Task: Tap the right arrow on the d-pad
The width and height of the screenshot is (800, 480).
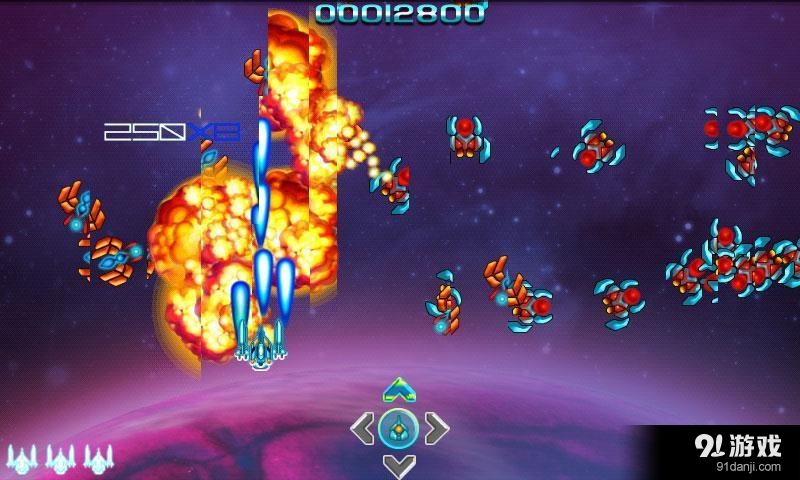Action: 436,428
